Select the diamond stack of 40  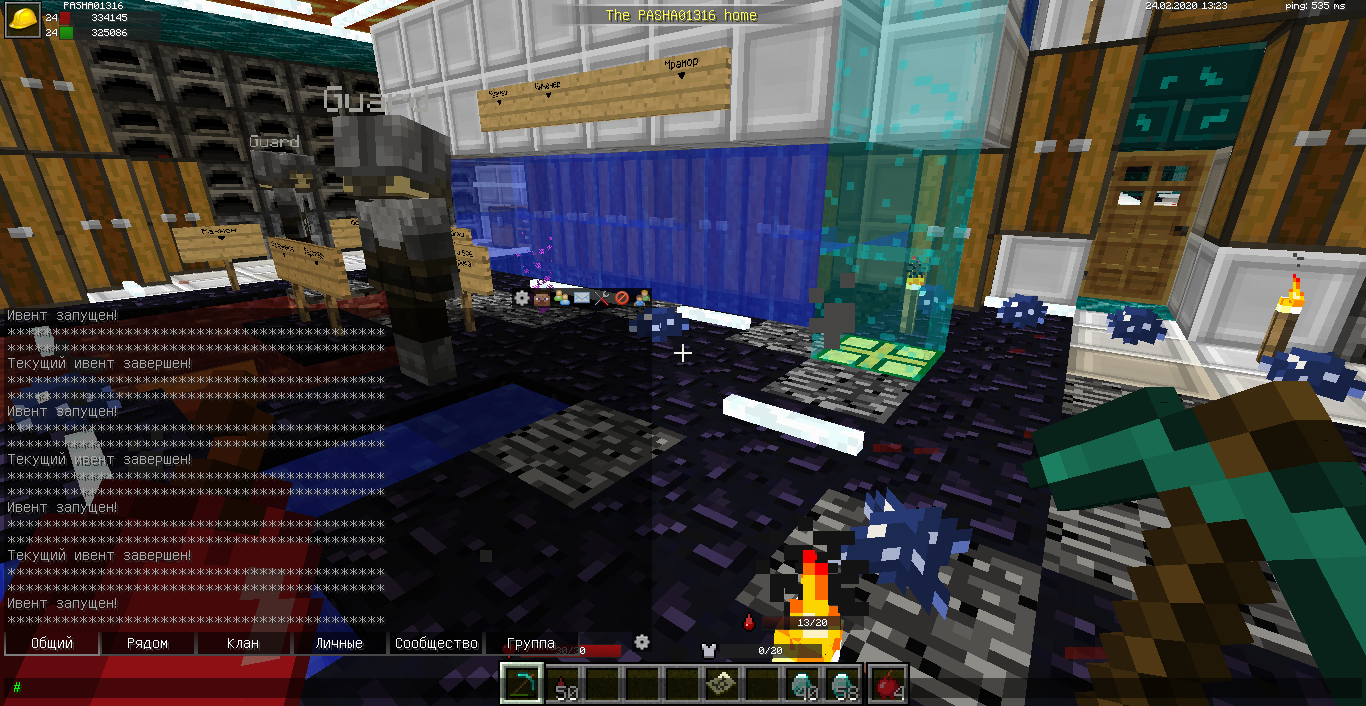click(805, 684)
